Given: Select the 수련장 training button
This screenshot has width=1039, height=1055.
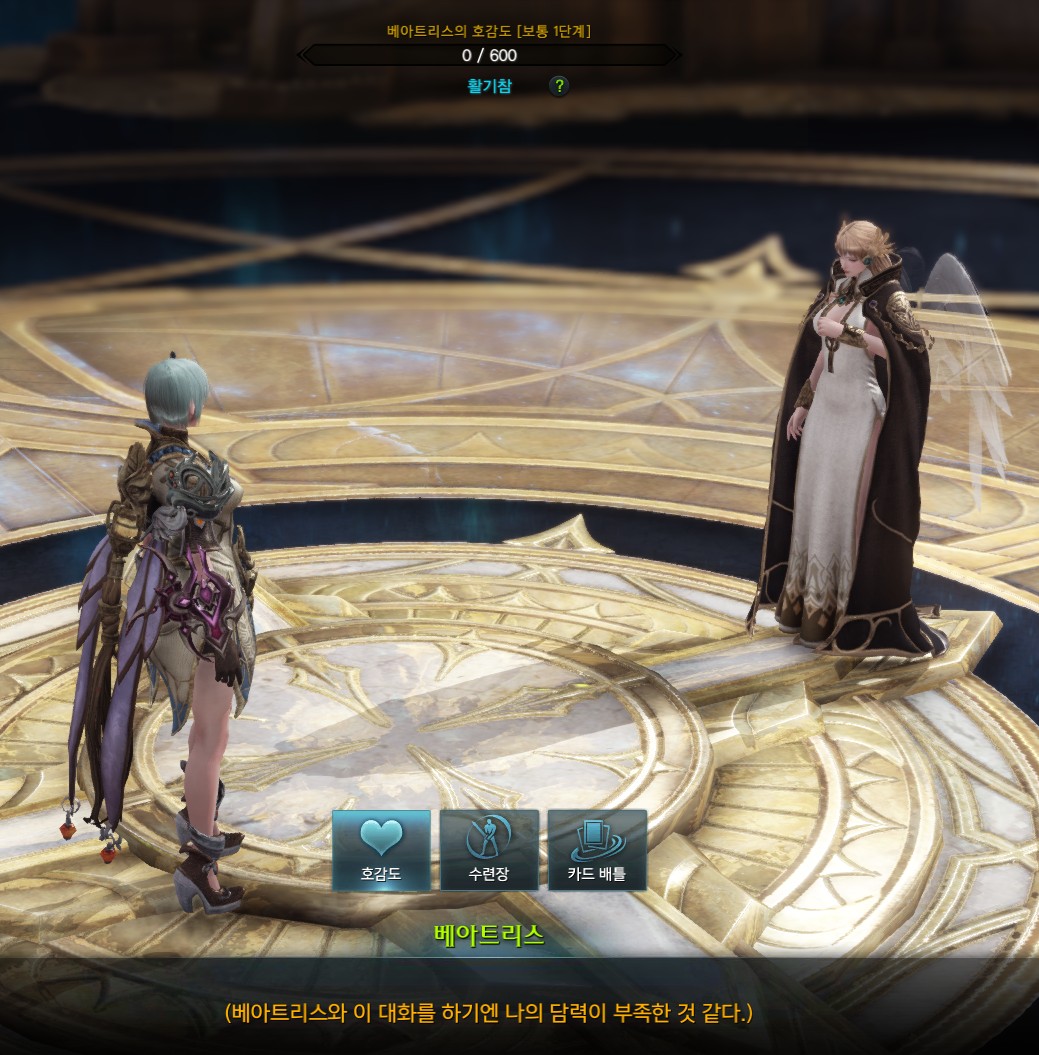Looking at the screenshot, I should point(489,850).
